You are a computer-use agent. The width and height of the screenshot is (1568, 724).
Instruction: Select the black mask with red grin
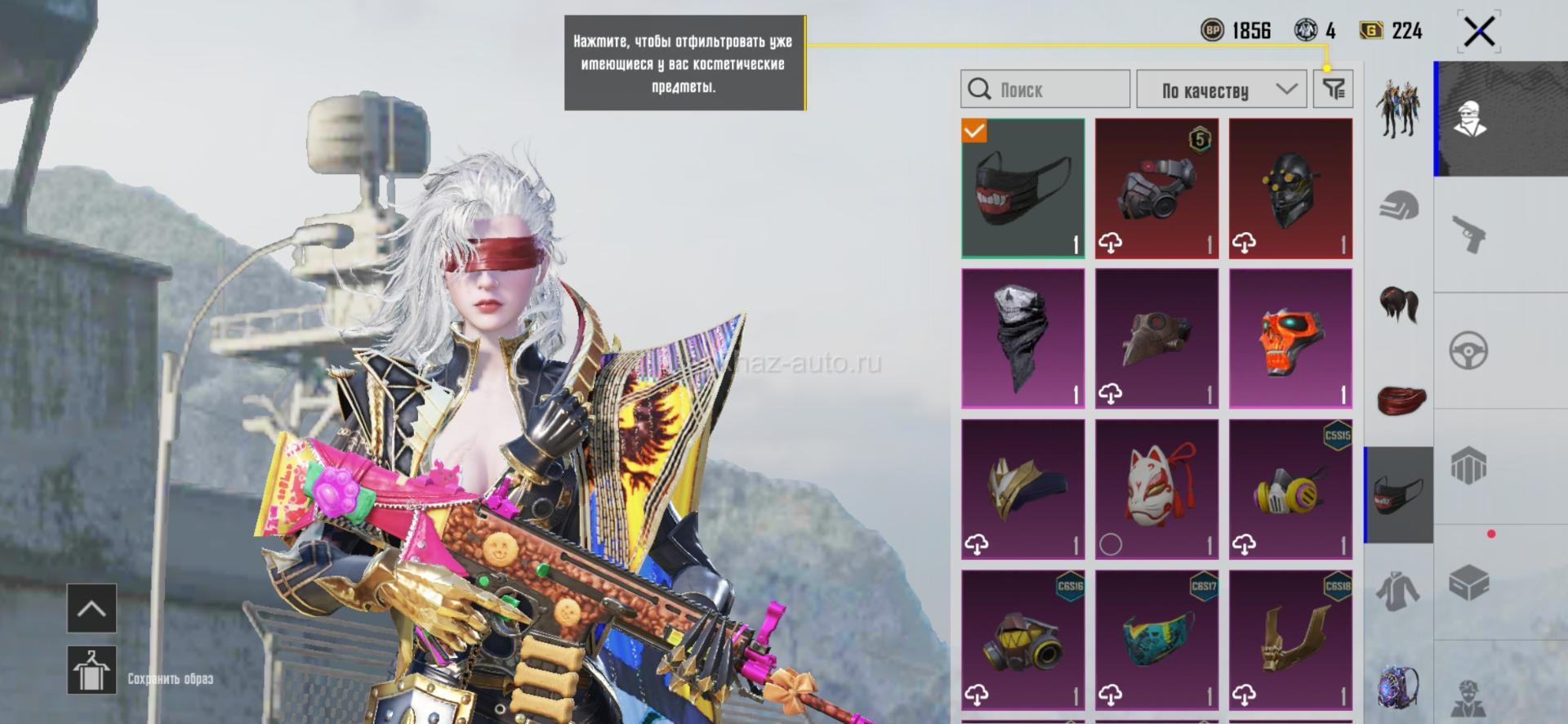1023,188
